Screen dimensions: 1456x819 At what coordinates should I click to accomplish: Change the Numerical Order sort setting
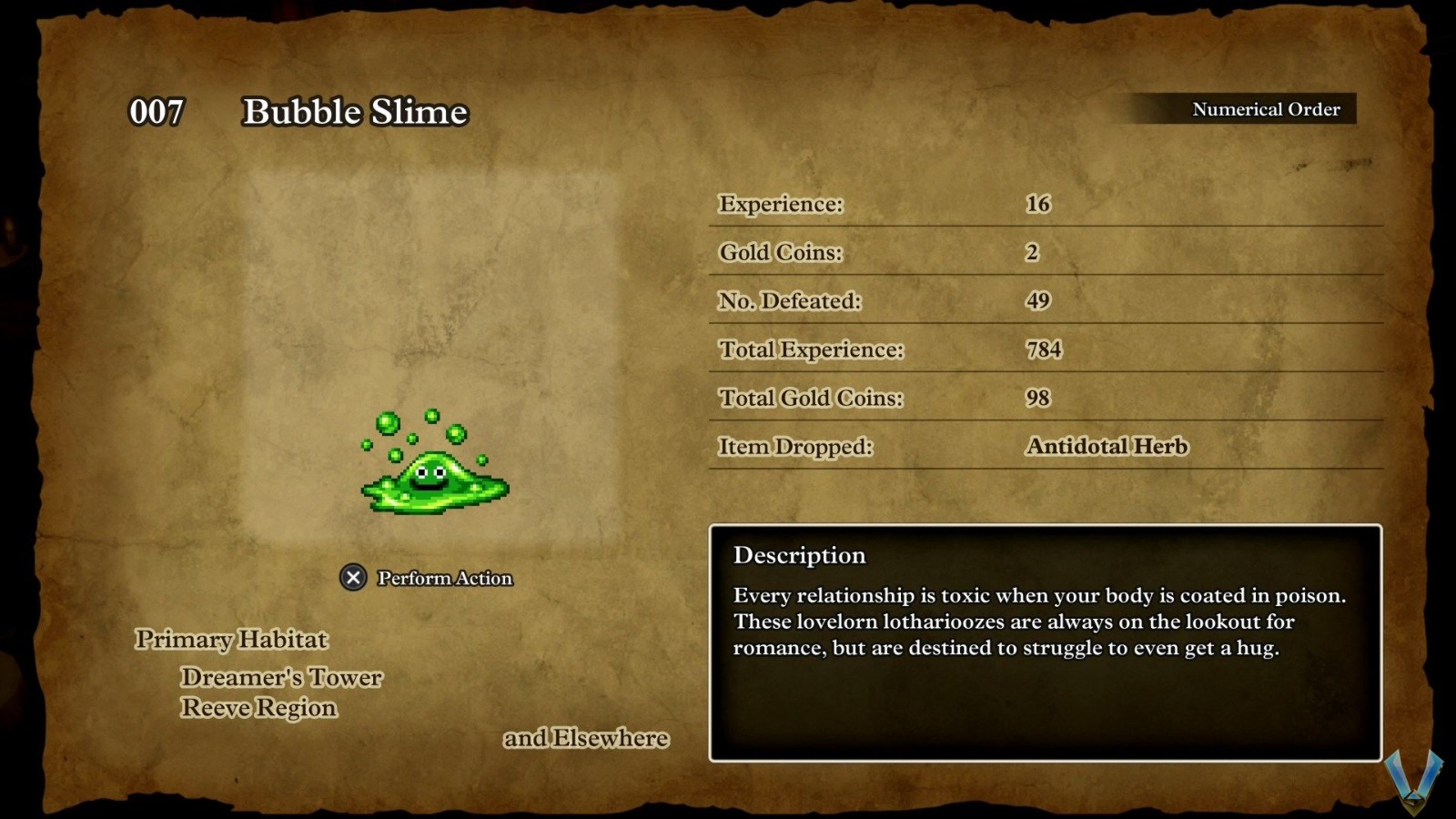point(1264,109)
